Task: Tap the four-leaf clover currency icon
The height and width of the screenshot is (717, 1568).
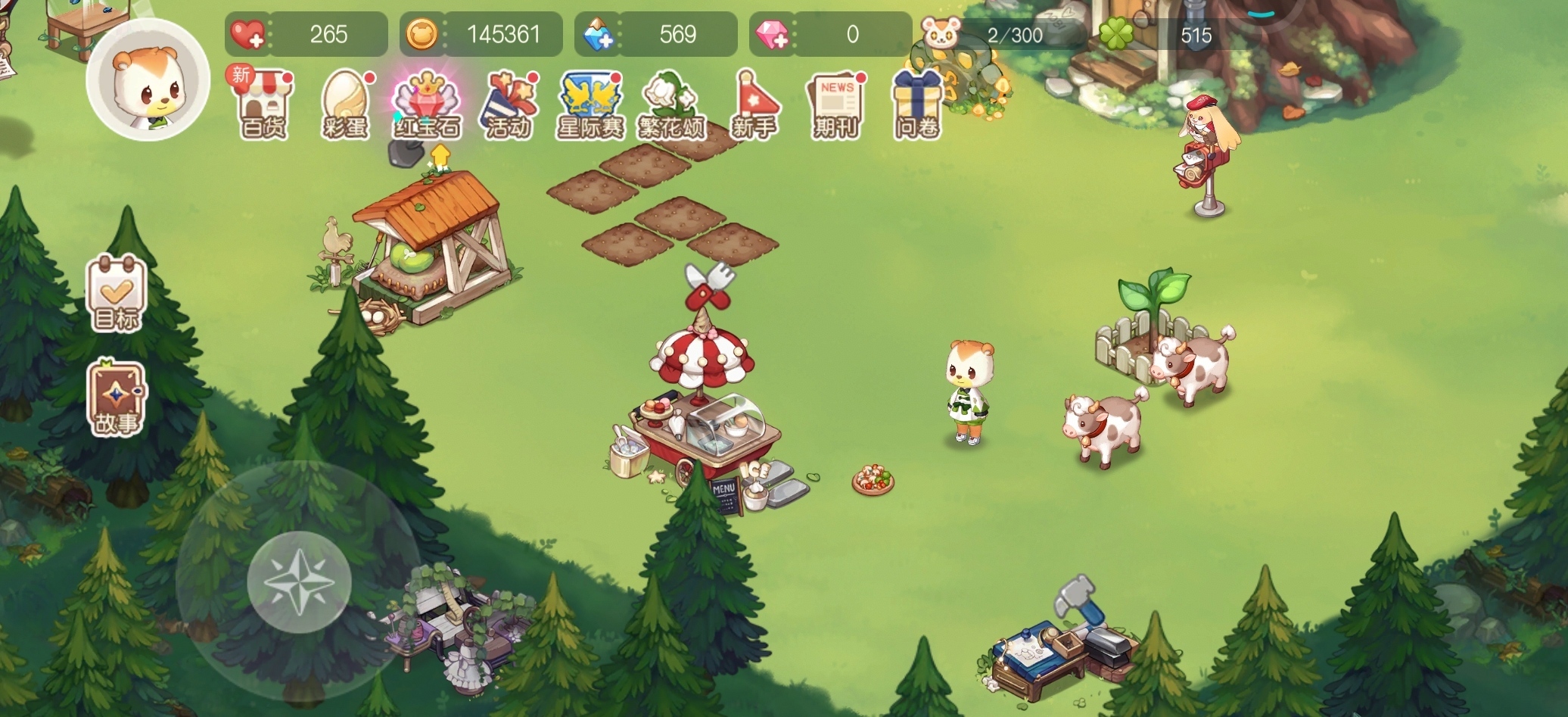Action: coord(1116,34)
